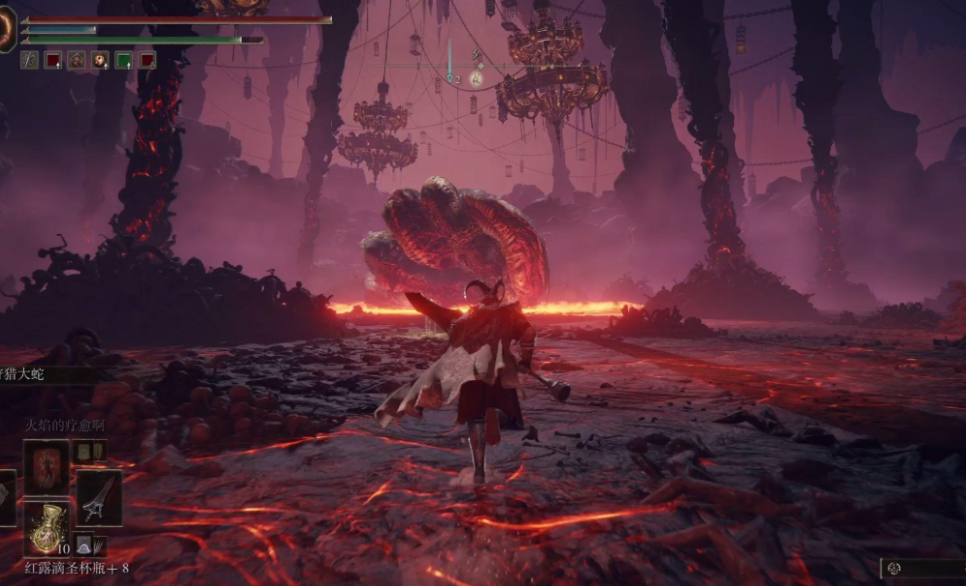The width and height of the screenshot is (966, 586).
Task: Click the green square buff icon
Action: click(124, 60)
